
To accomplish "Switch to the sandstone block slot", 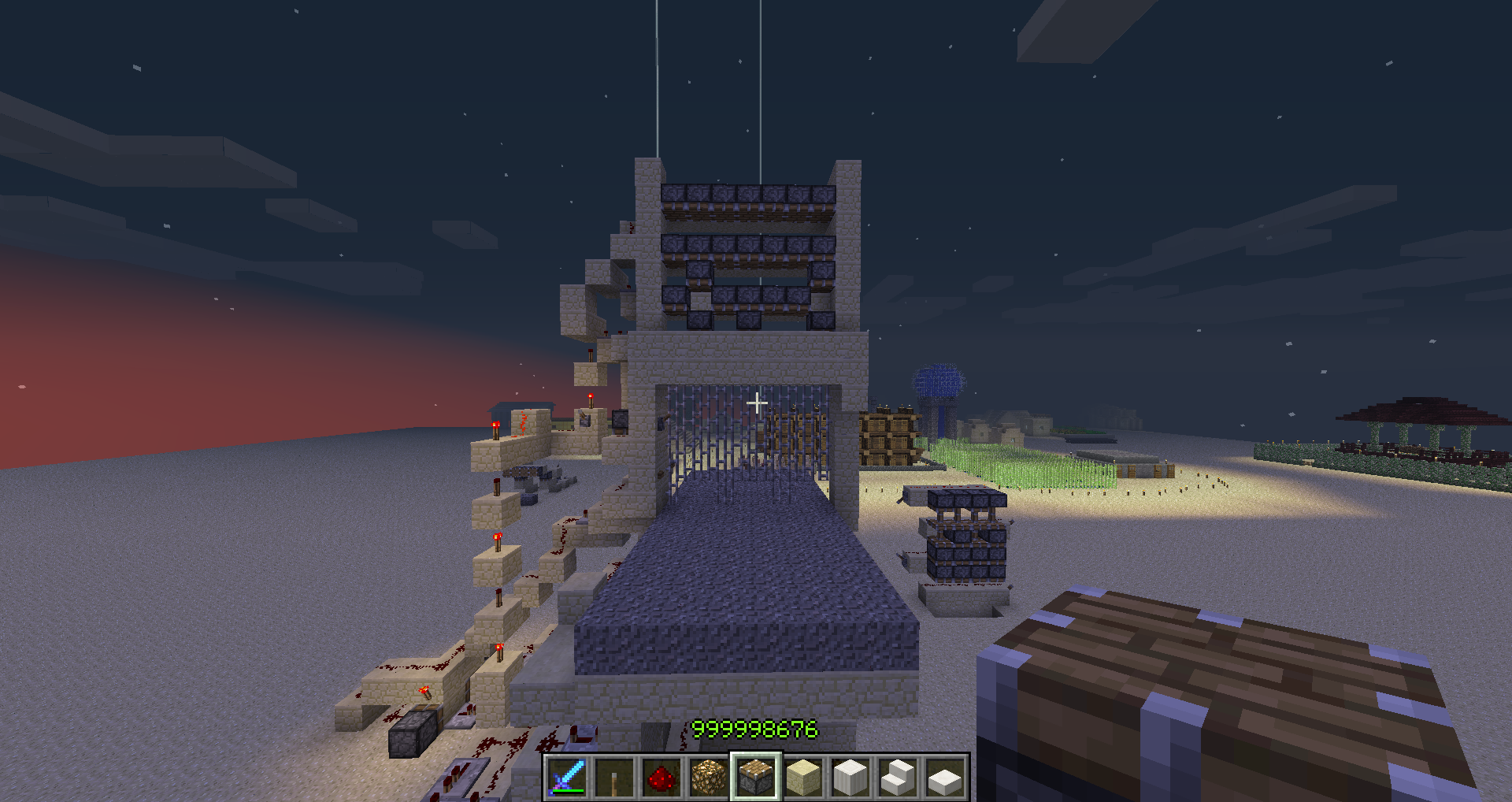I will pos(803,777).
